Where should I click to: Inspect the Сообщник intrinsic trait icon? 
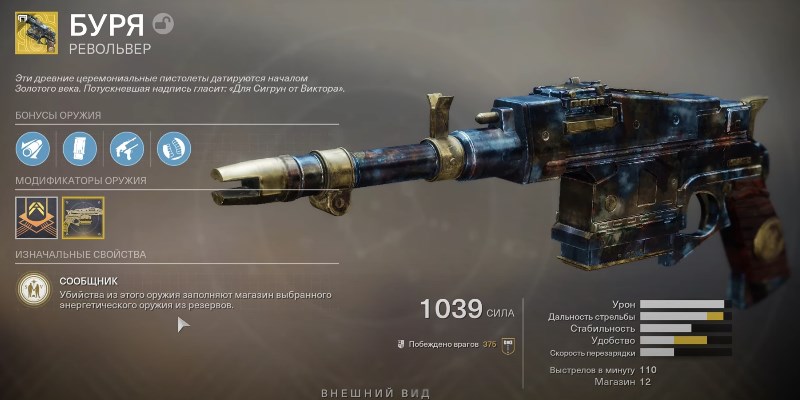[33, 291]
